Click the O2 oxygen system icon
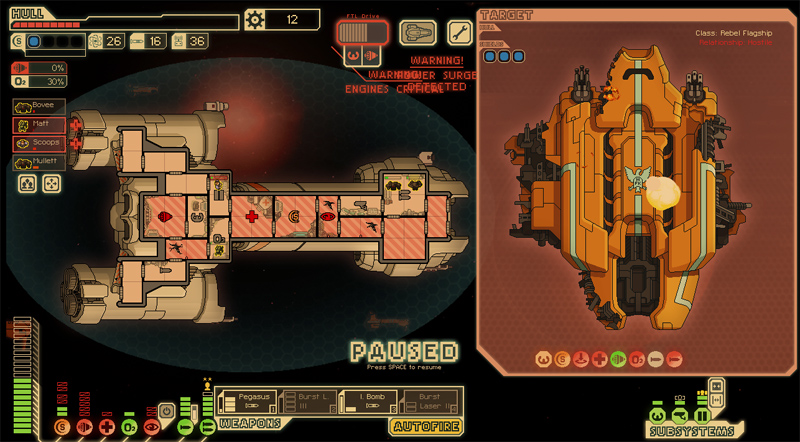The width and height of the screenshot is (800, 442). (x=129, y=427)
